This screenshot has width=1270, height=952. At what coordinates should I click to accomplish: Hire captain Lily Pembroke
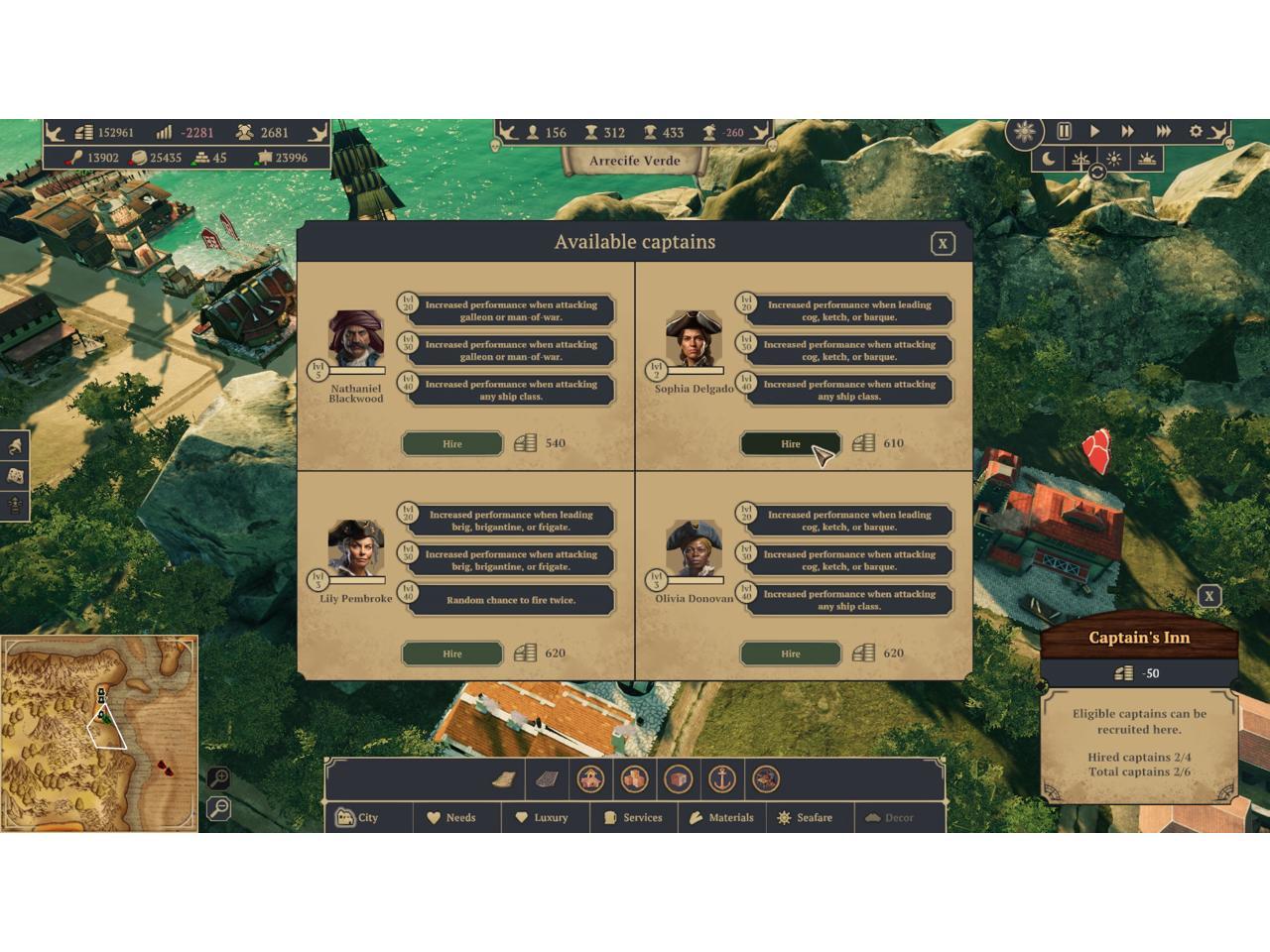[x=451, y=654]
